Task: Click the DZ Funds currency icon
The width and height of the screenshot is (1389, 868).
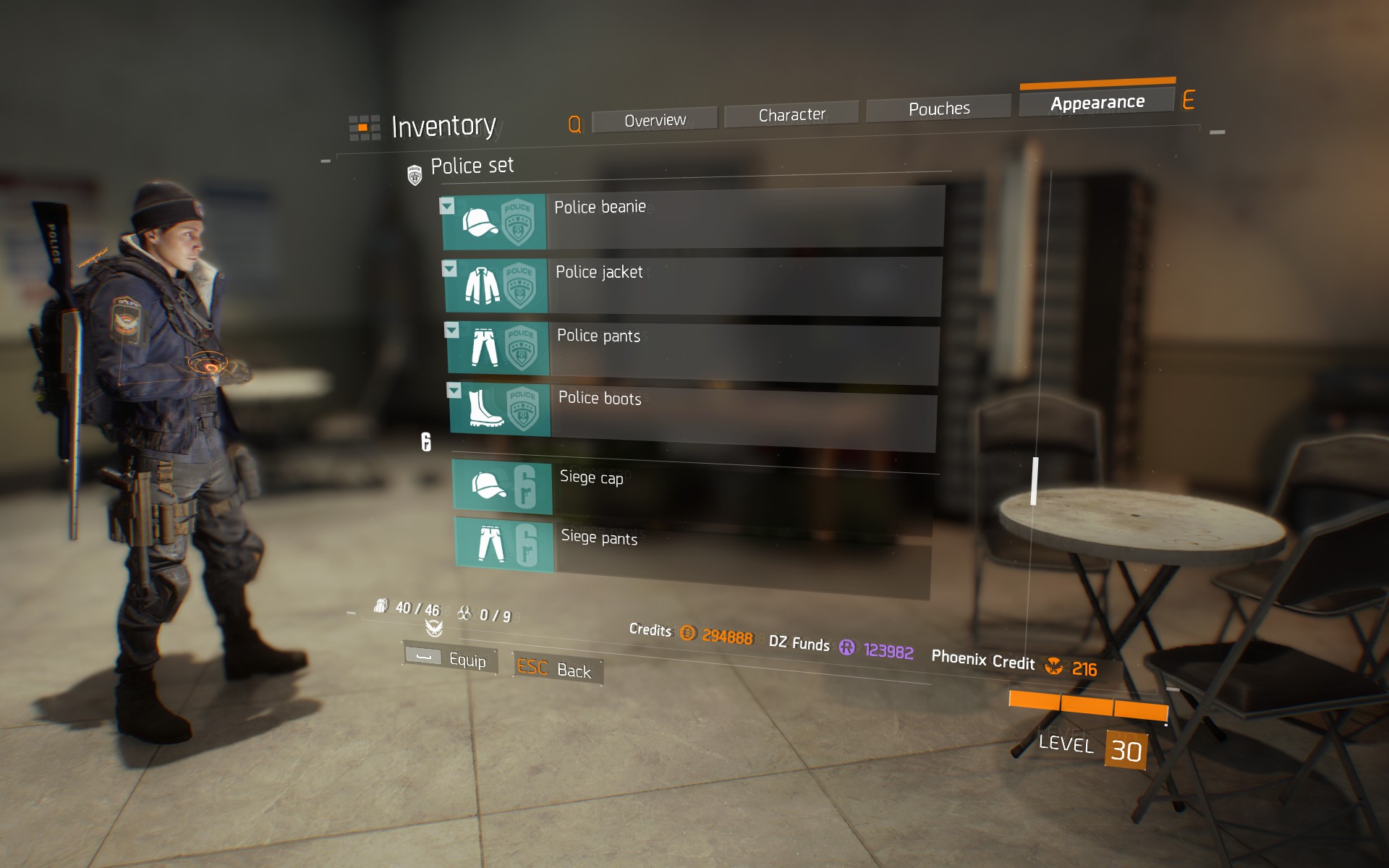Action: pos(846,648)
